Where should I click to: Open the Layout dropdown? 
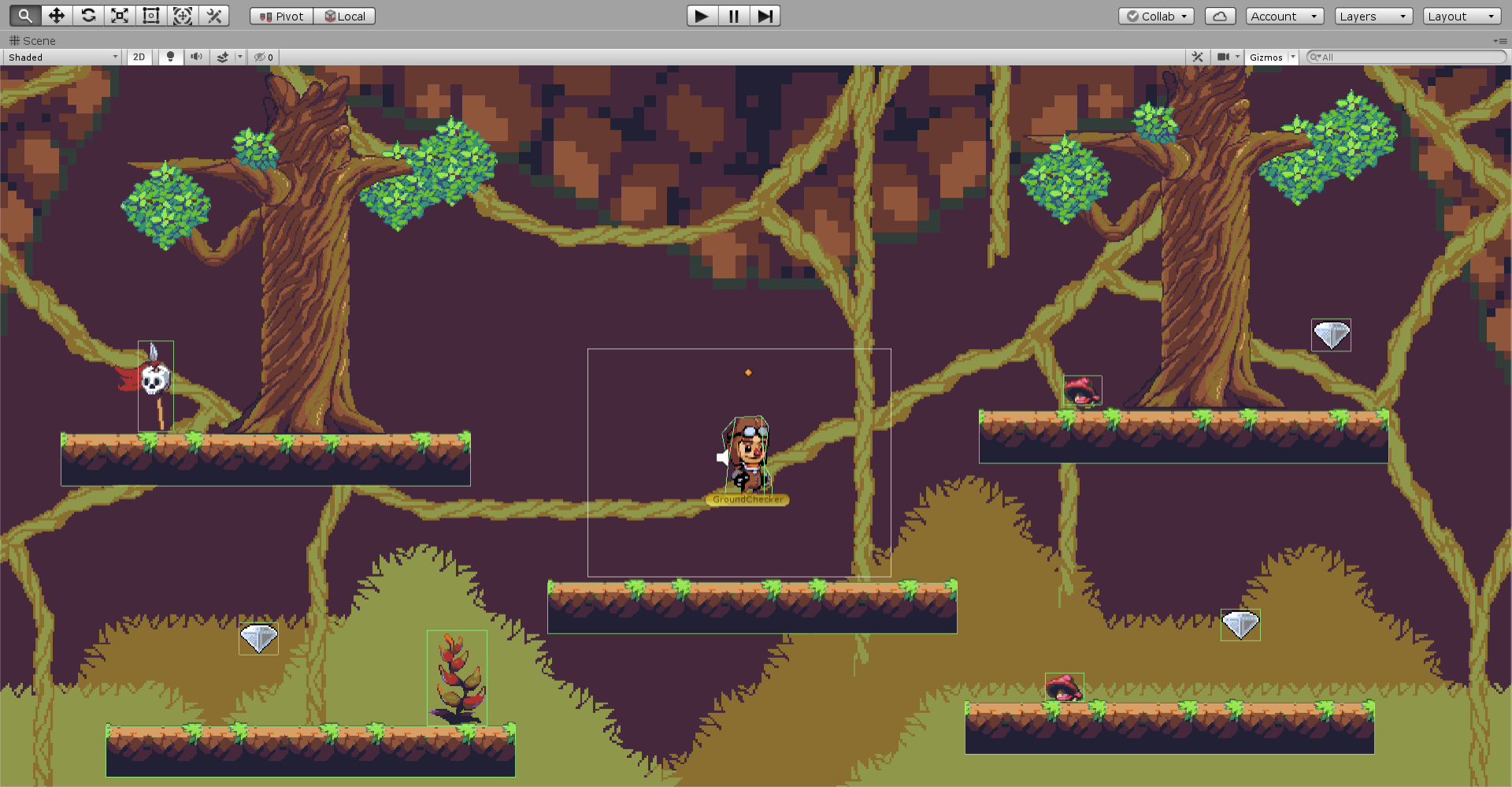point(1461,16)
